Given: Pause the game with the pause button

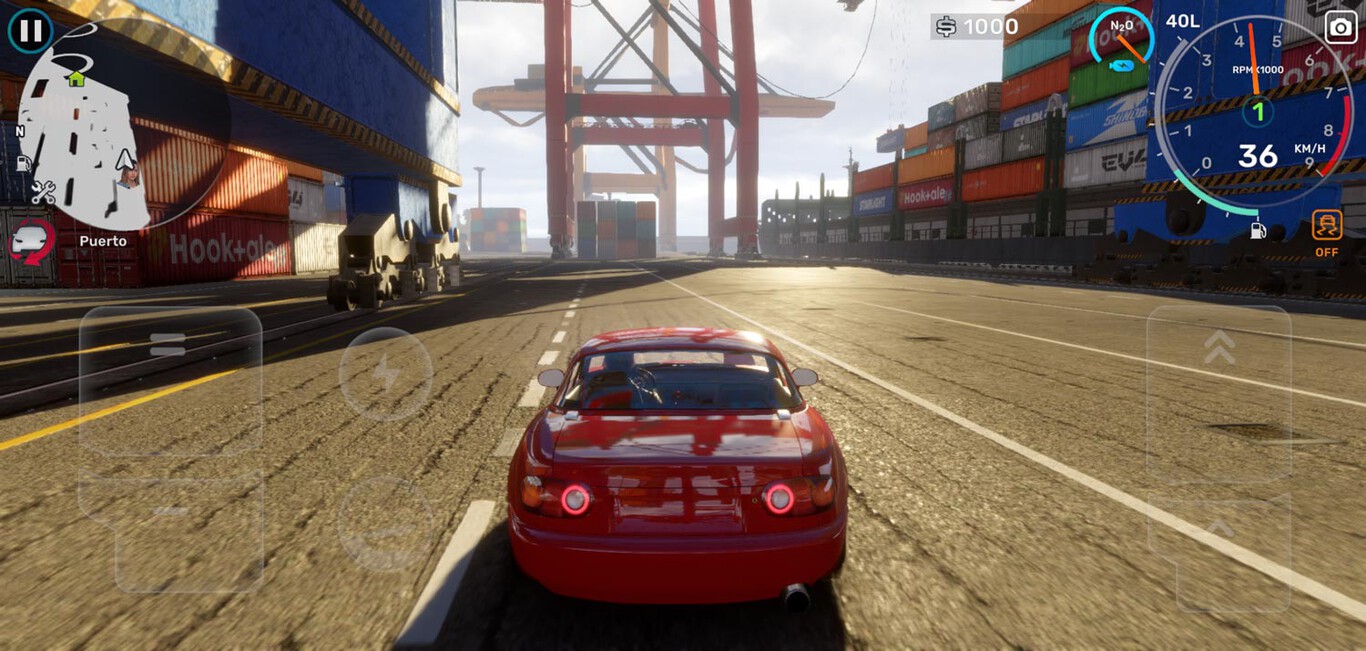Looking at the screenshot, I should pos(31,30).
